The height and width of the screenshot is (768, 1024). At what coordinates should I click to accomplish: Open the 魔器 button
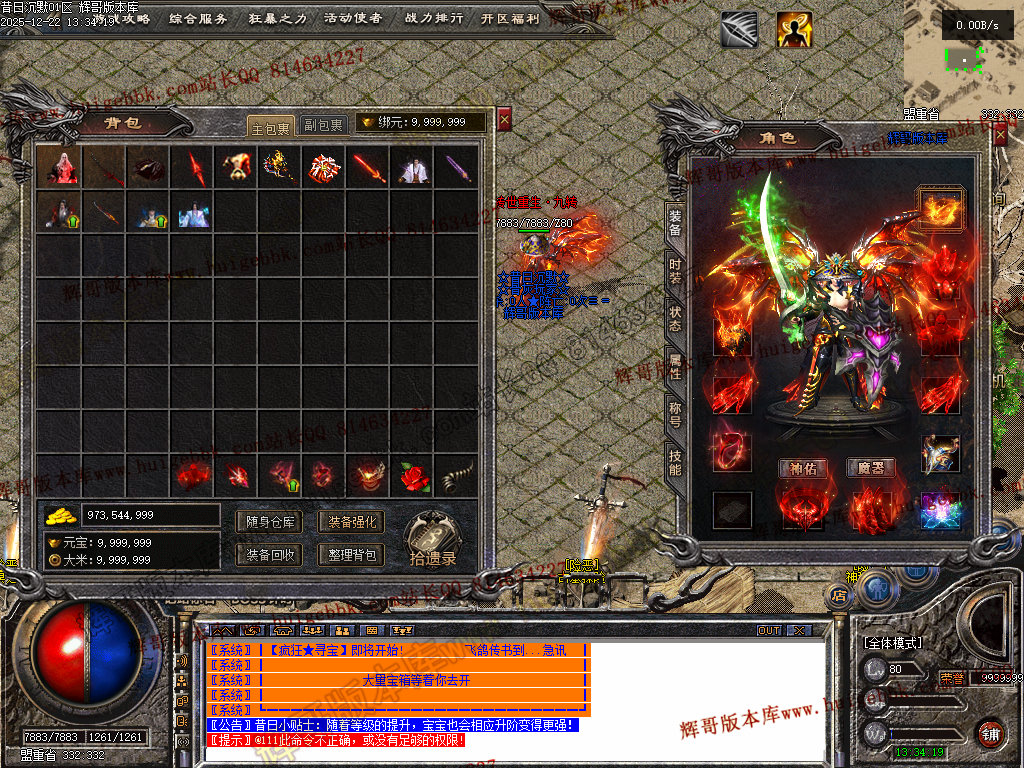[x=871, y=468]
